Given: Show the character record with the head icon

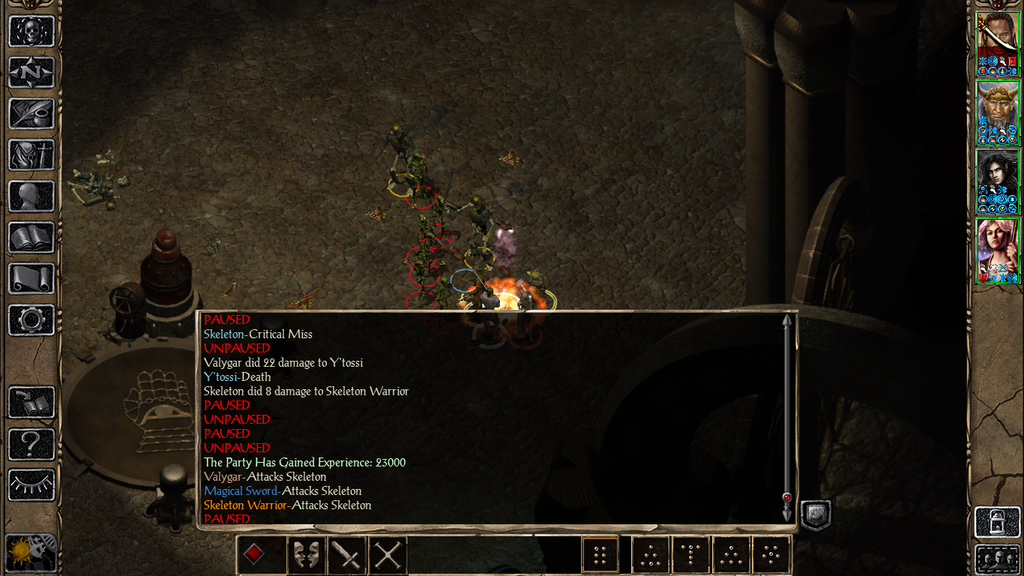Looking at the screenshot, I should 31,196.
